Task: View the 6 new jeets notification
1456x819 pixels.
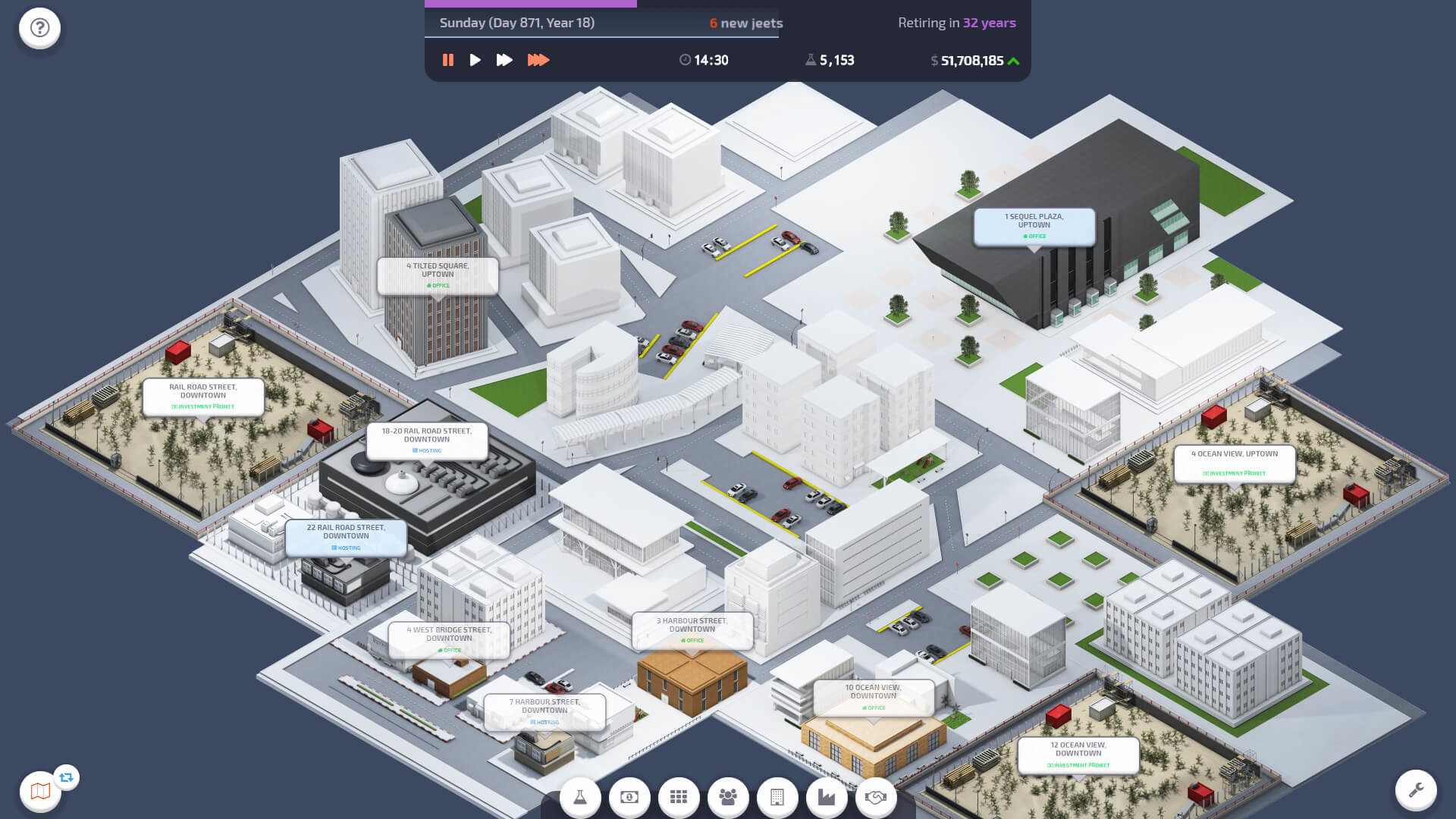Action: (745, 23)
